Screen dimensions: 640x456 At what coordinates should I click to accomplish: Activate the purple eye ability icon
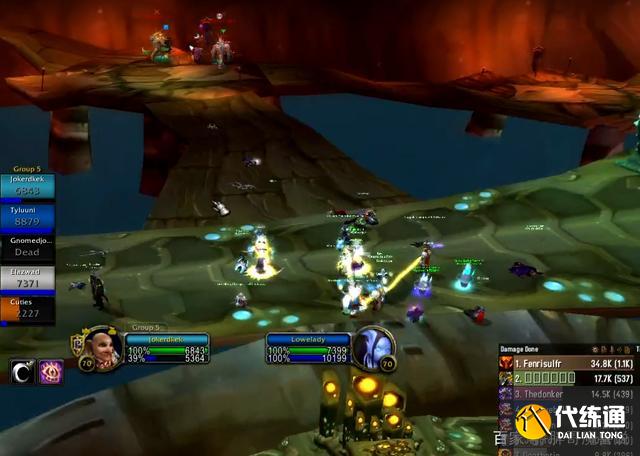pyautogui.click(x=50, y=372)
